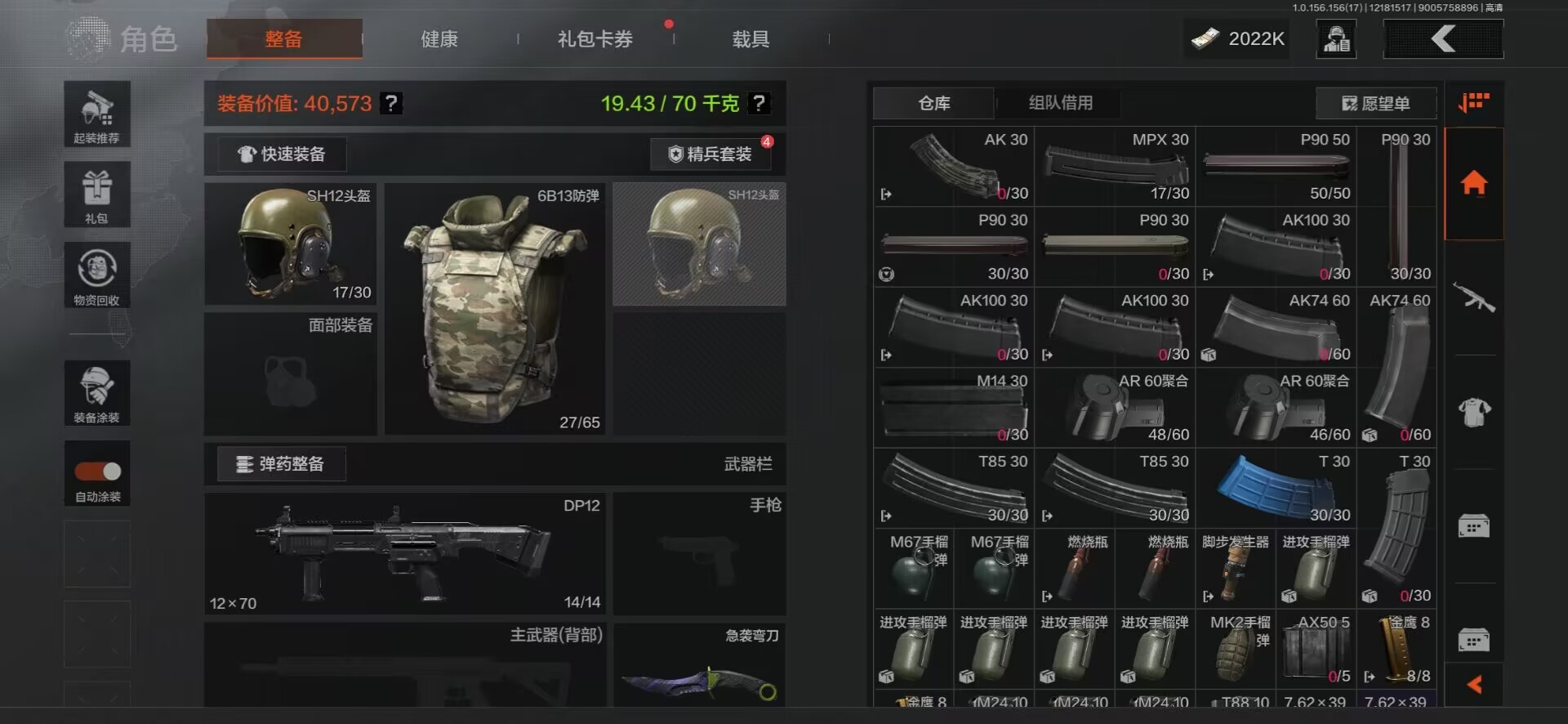Screen dimensions: 1568x724
Task: Open 物资回收 recycling
Action: click(x=97, y=275)
